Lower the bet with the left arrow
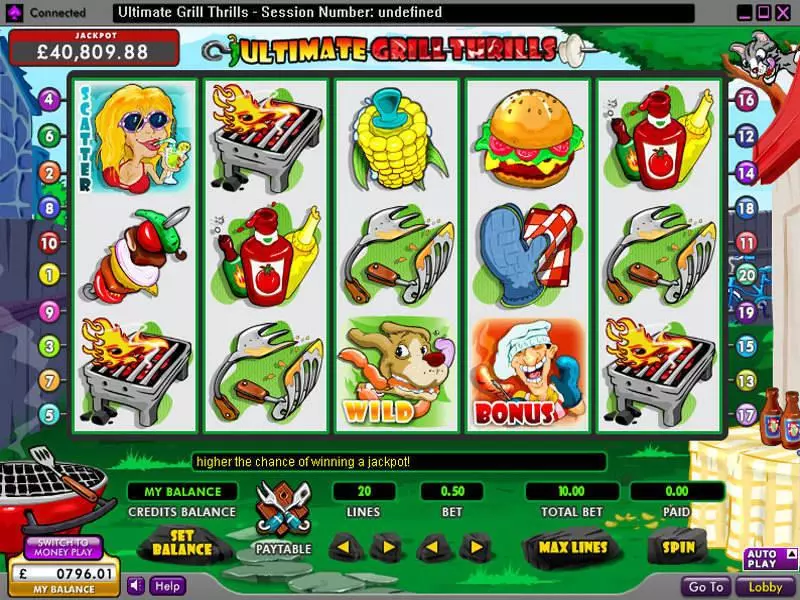 [x=431, y=547]
